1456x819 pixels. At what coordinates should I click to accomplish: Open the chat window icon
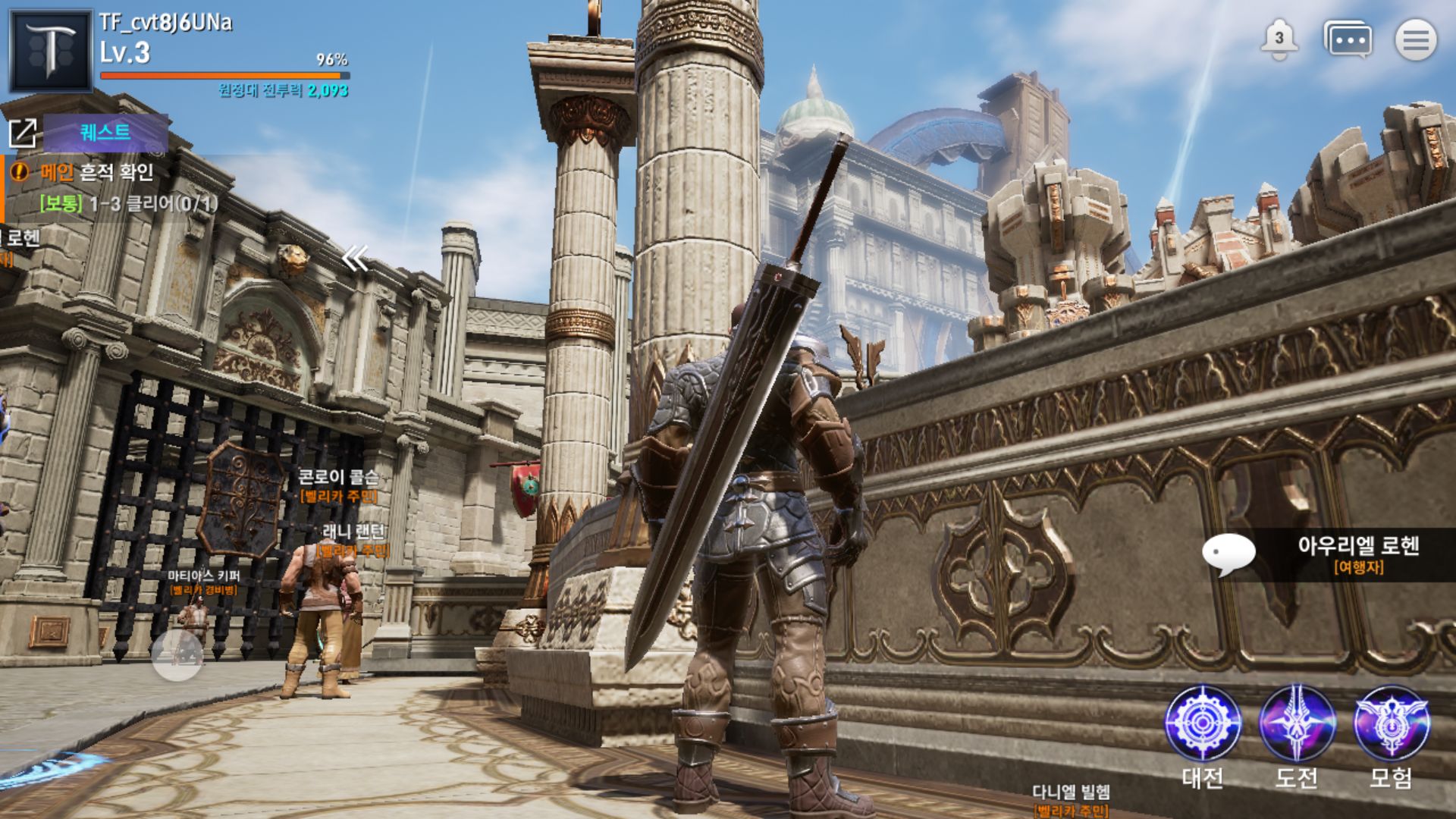pos(1347,39)
